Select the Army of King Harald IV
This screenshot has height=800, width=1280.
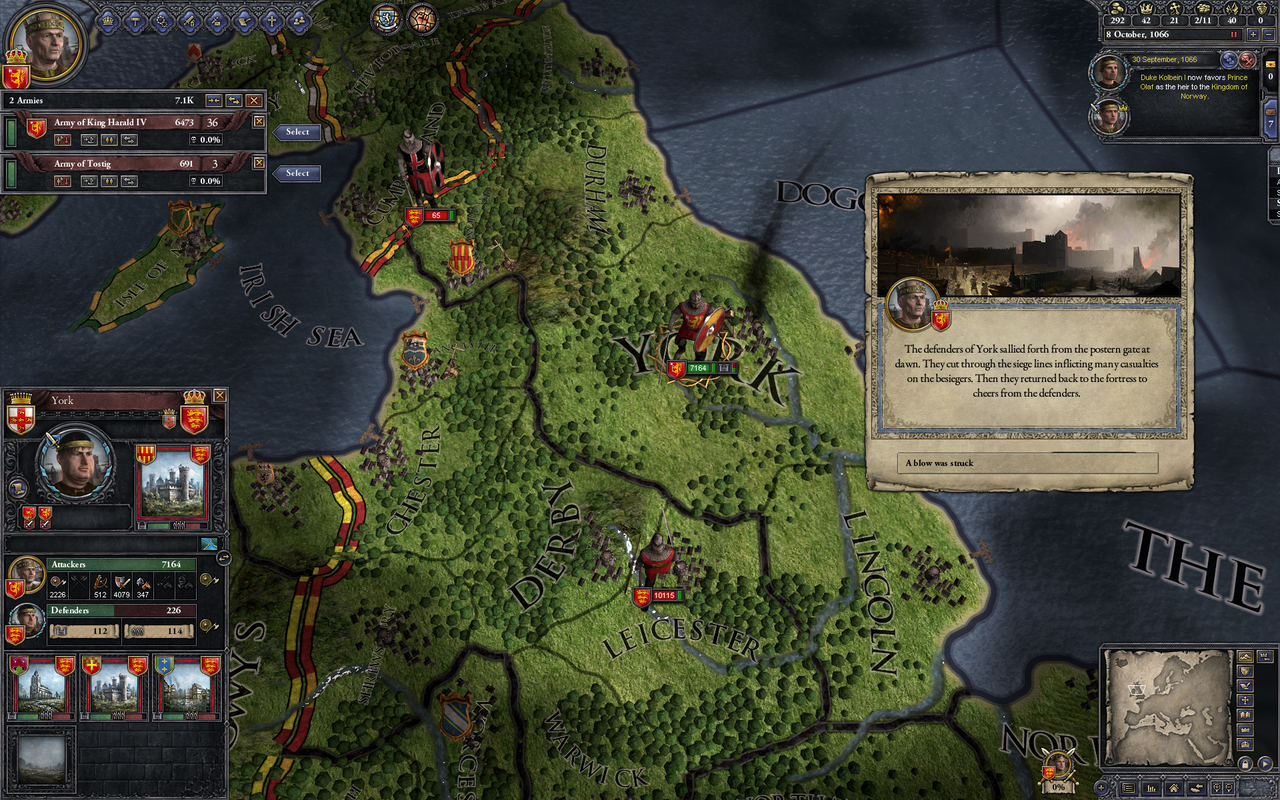click(x=297, y=132)
